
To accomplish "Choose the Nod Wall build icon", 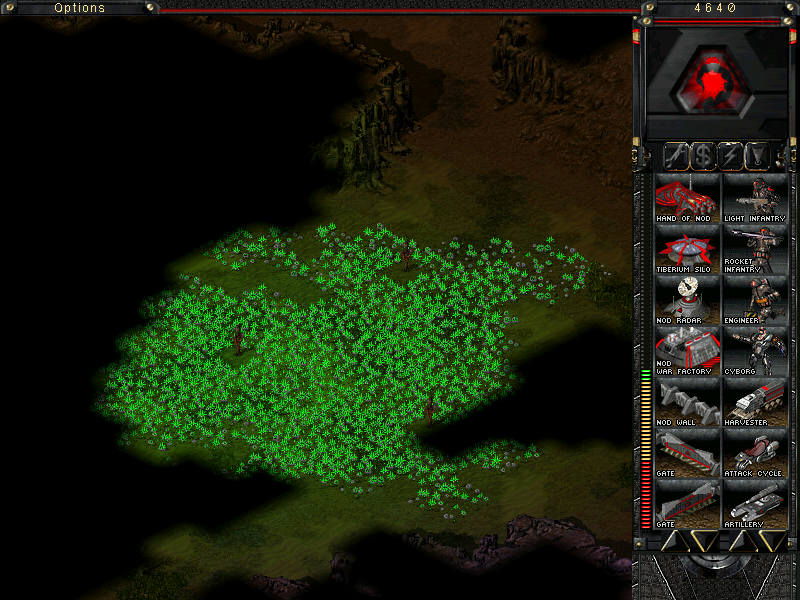I will 687,403.
